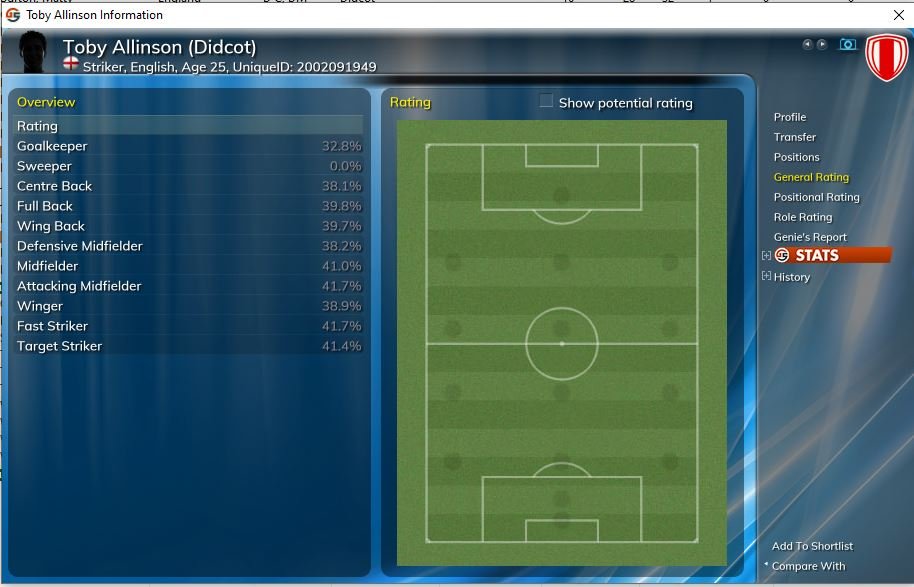Viewport: 914px width, 587px height.
Task: Open Genie's Report
Action: click(809, 237)
